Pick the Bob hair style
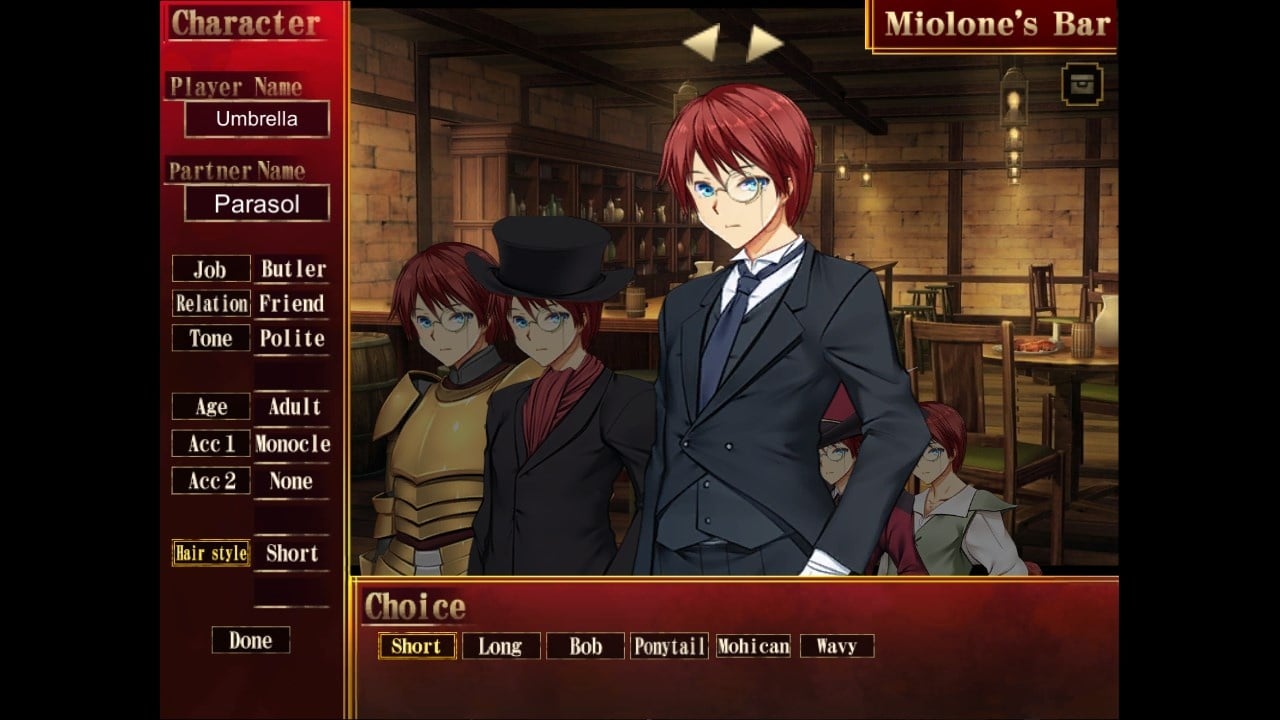1280x720 pixels. [x=585, y=646]
